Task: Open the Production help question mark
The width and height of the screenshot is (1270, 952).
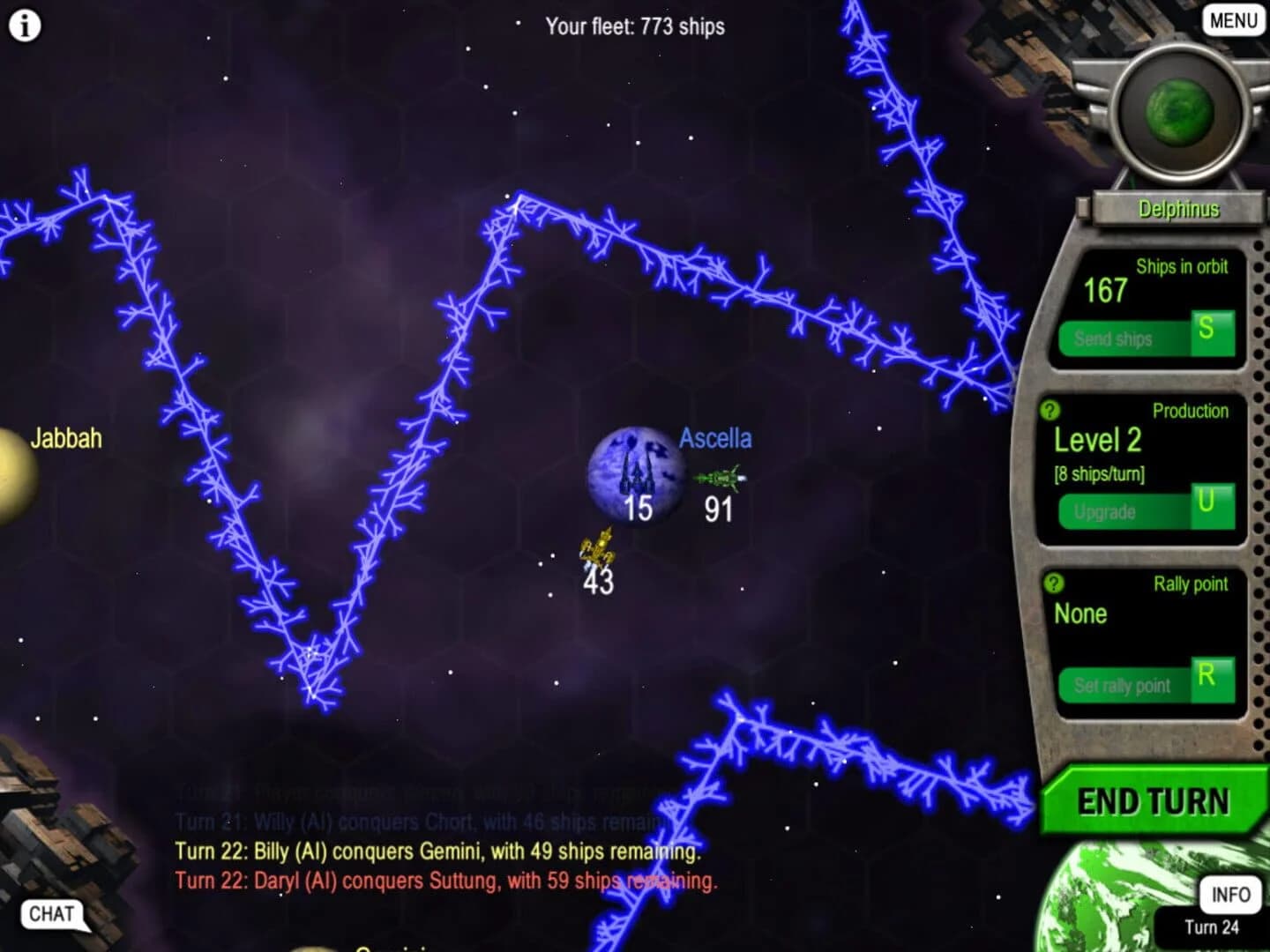Action: 1050,411
